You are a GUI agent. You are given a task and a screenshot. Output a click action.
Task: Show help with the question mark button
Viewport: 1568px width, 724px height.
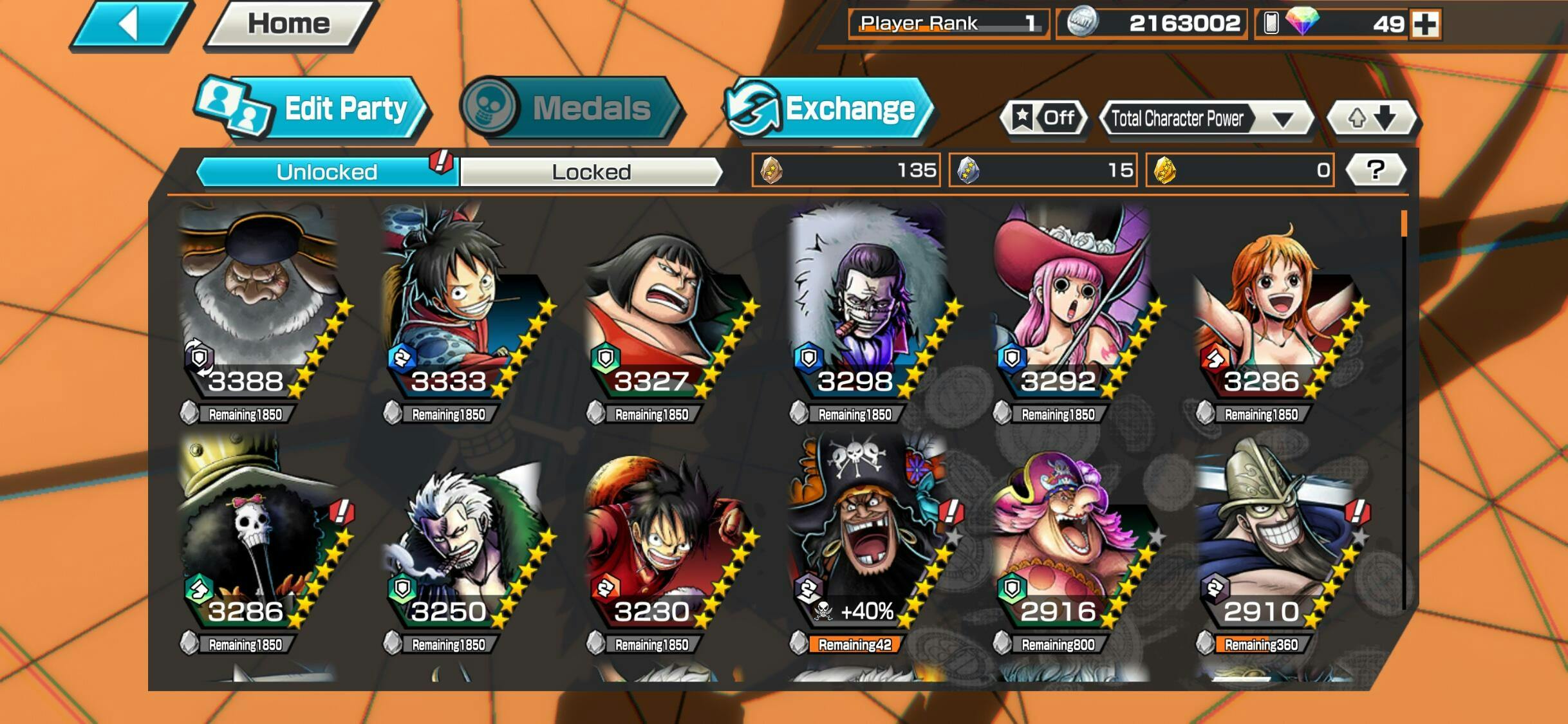(1376, 170)
